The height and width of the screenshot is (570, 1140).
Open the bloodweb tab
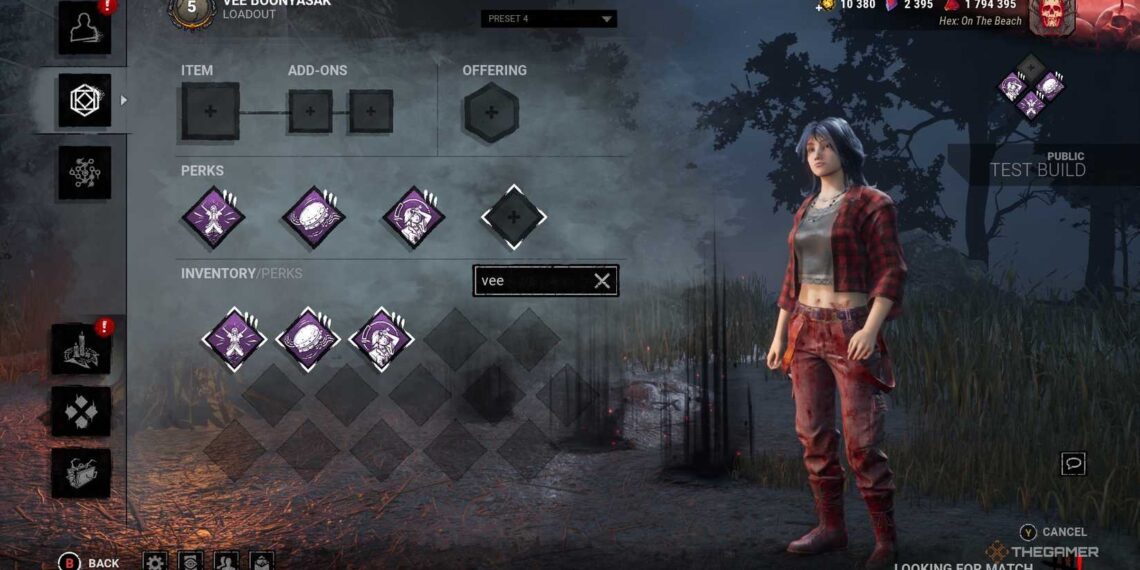84,172
